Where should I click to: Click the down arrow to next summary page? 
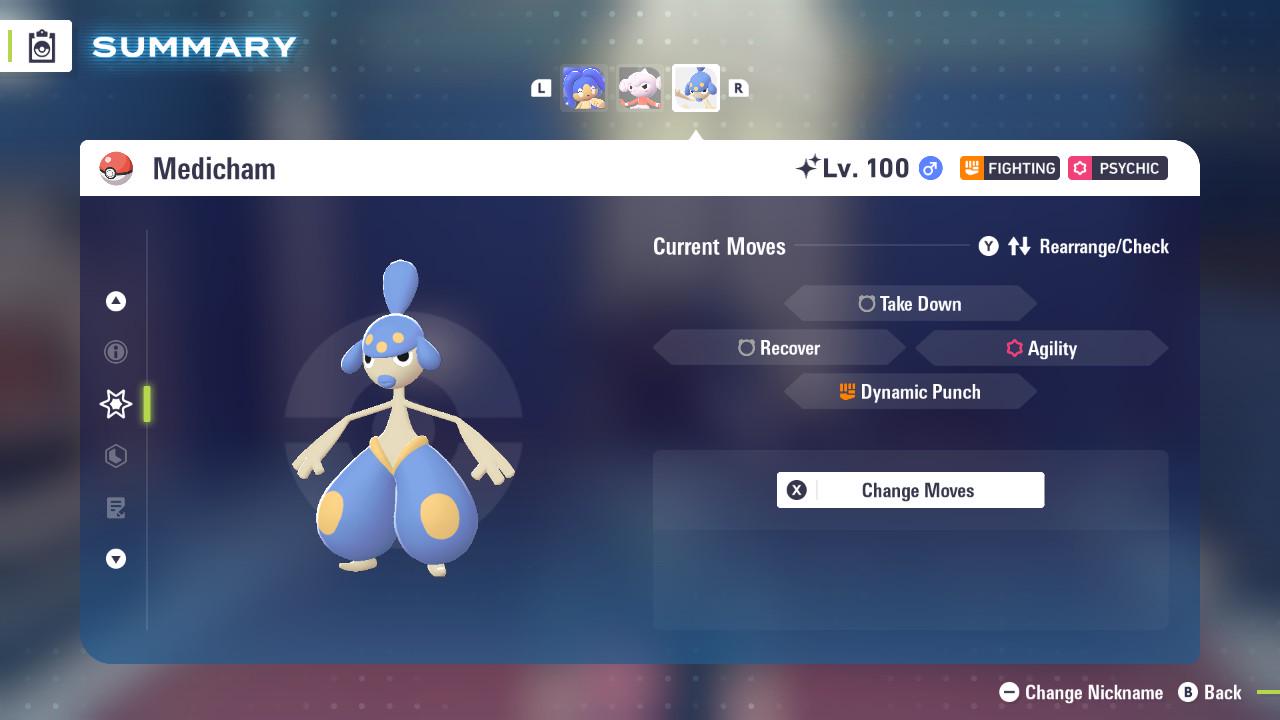115,559
